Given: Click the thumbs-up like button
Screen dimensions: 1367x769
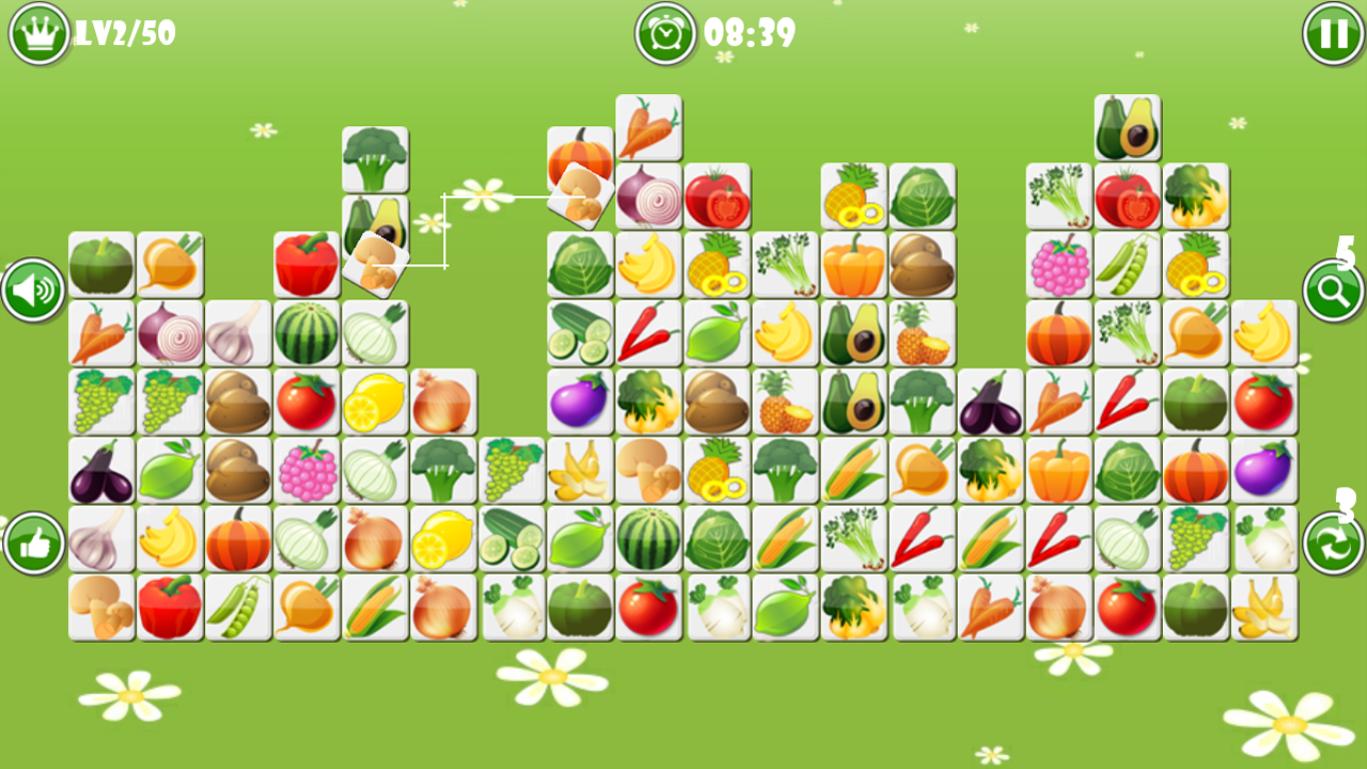Looking at the screenshot, I should click(x=33, y=545).
